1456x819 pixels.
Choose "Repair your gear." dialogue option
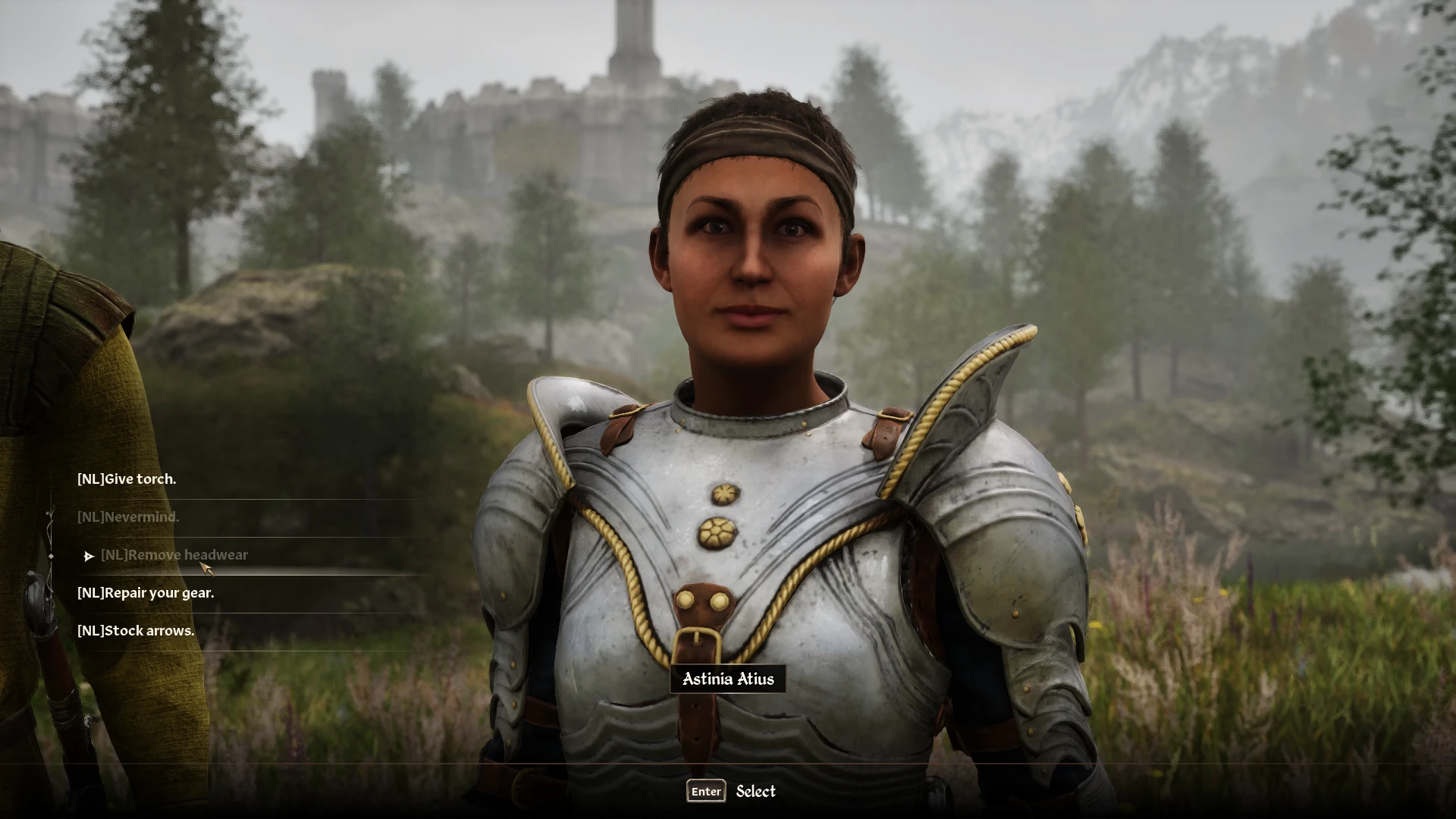(x=146, y=593)
